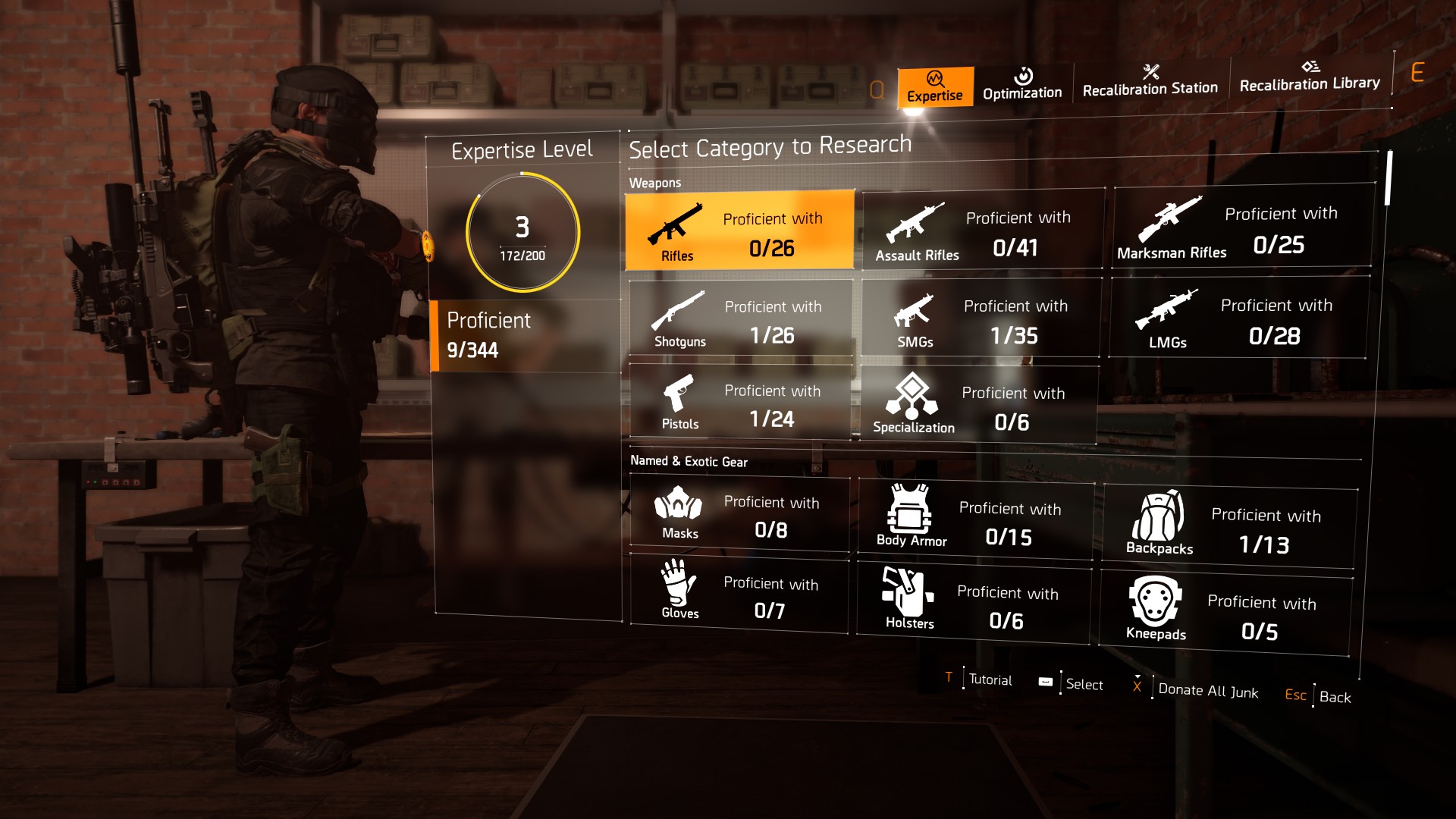1456x819 pixels.
Task: Open the Optimization tab
Action: (1022, 85)
